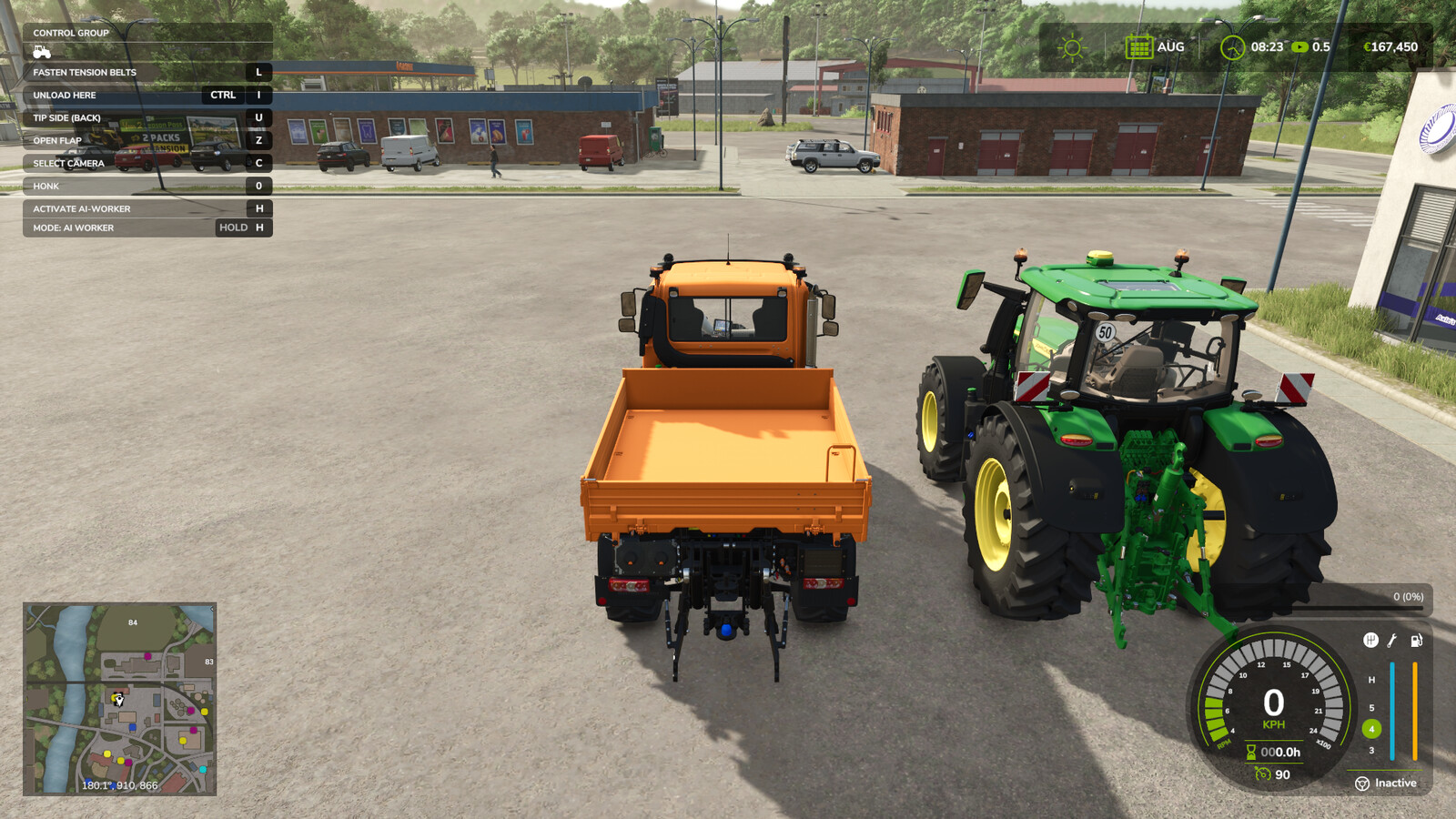Click the wrench repair icon on the dashboard
Viewport: 1456px width, 819px height.
(x=1390, y=640)
